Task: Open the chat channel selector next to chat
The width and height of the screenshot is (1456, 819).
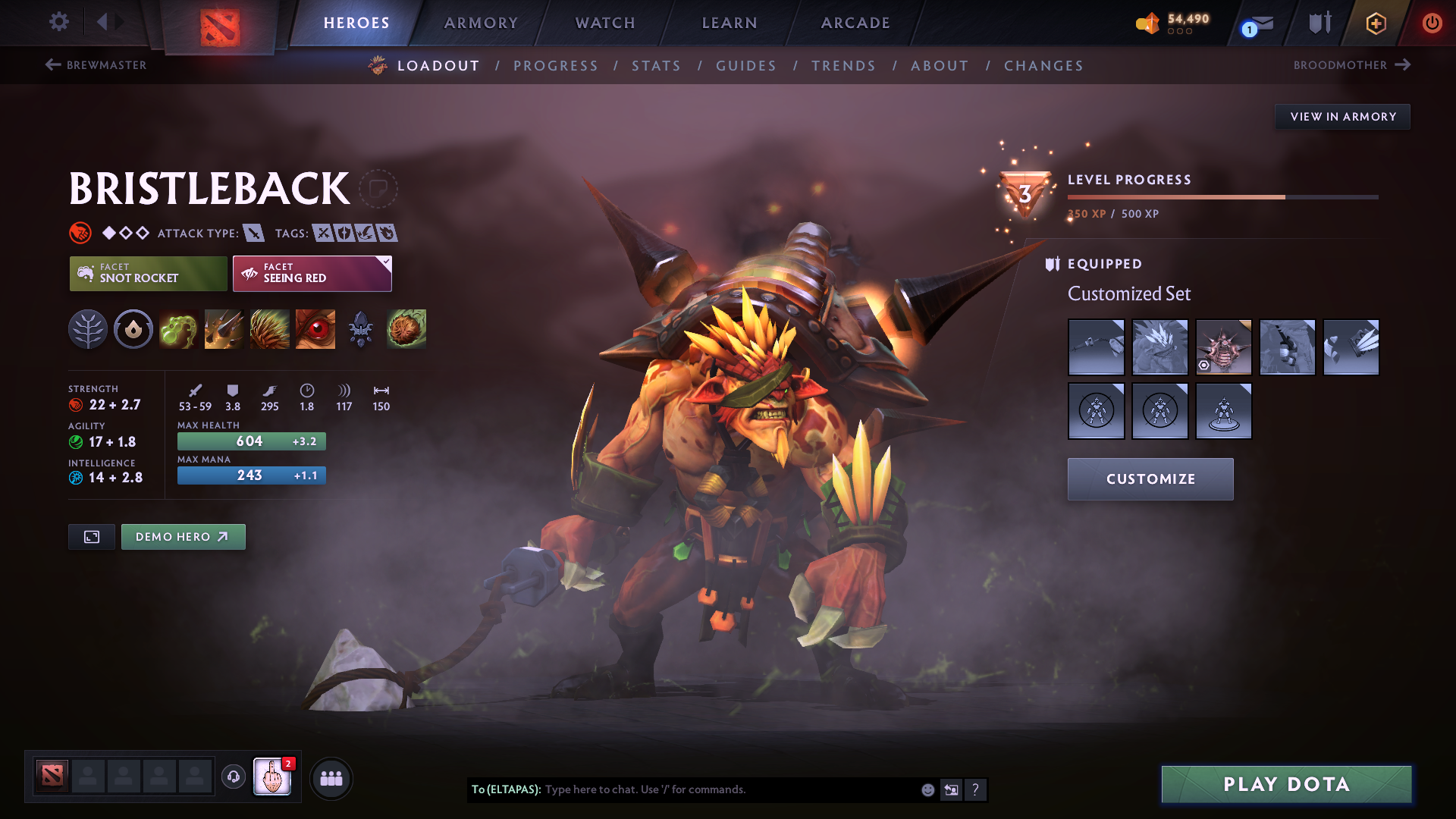Action: tap(951, 789)
